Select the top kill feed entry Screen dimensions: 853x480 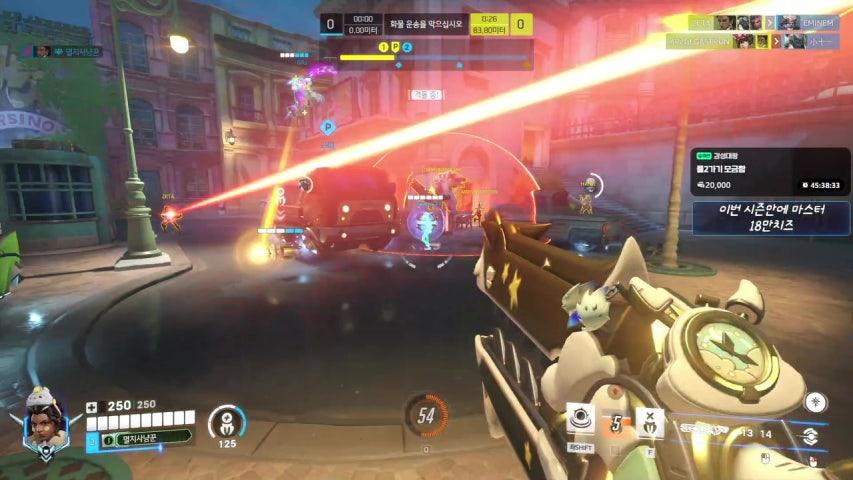(x=758, y=22)
